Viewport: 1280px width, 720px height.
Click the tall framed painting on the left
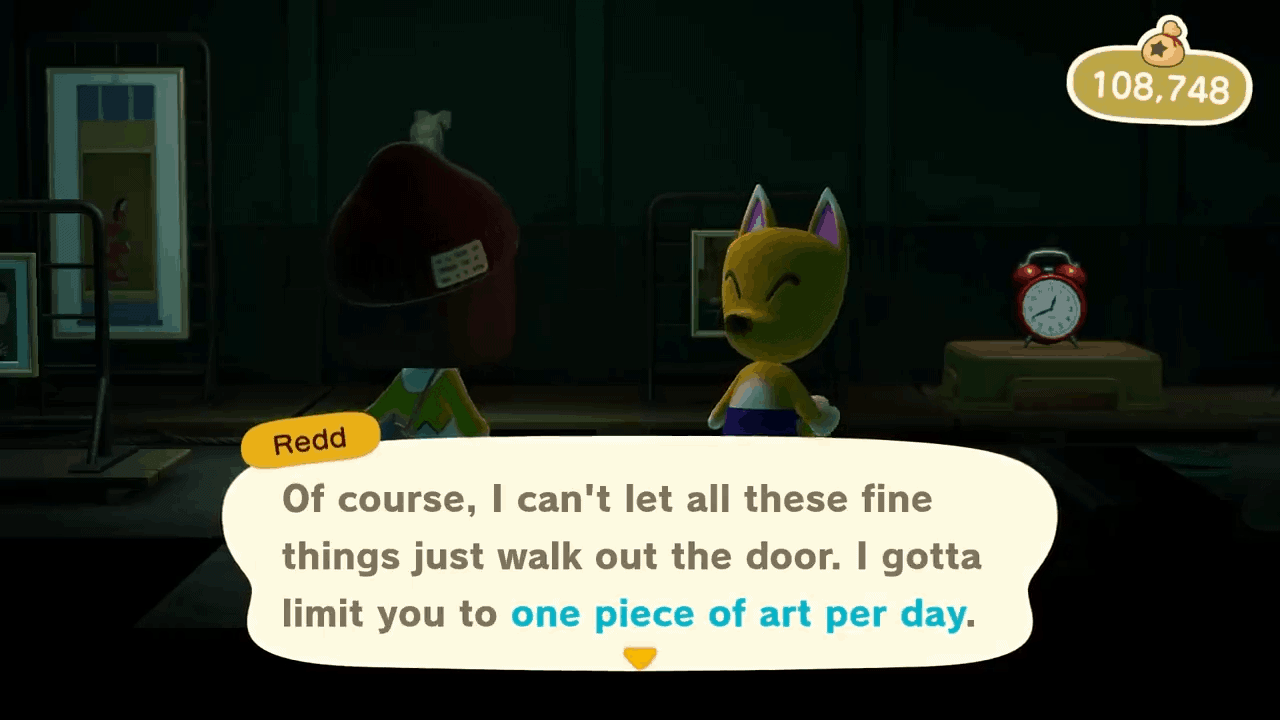pos(117,200)
